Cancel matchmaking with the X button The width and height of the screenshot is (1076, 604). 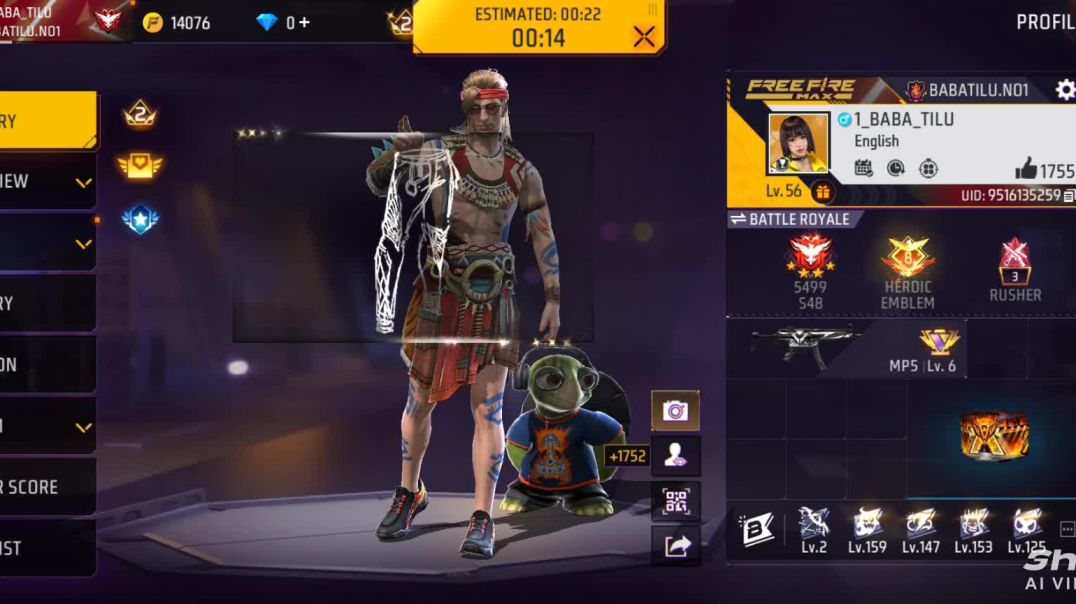tap(644, 37)
